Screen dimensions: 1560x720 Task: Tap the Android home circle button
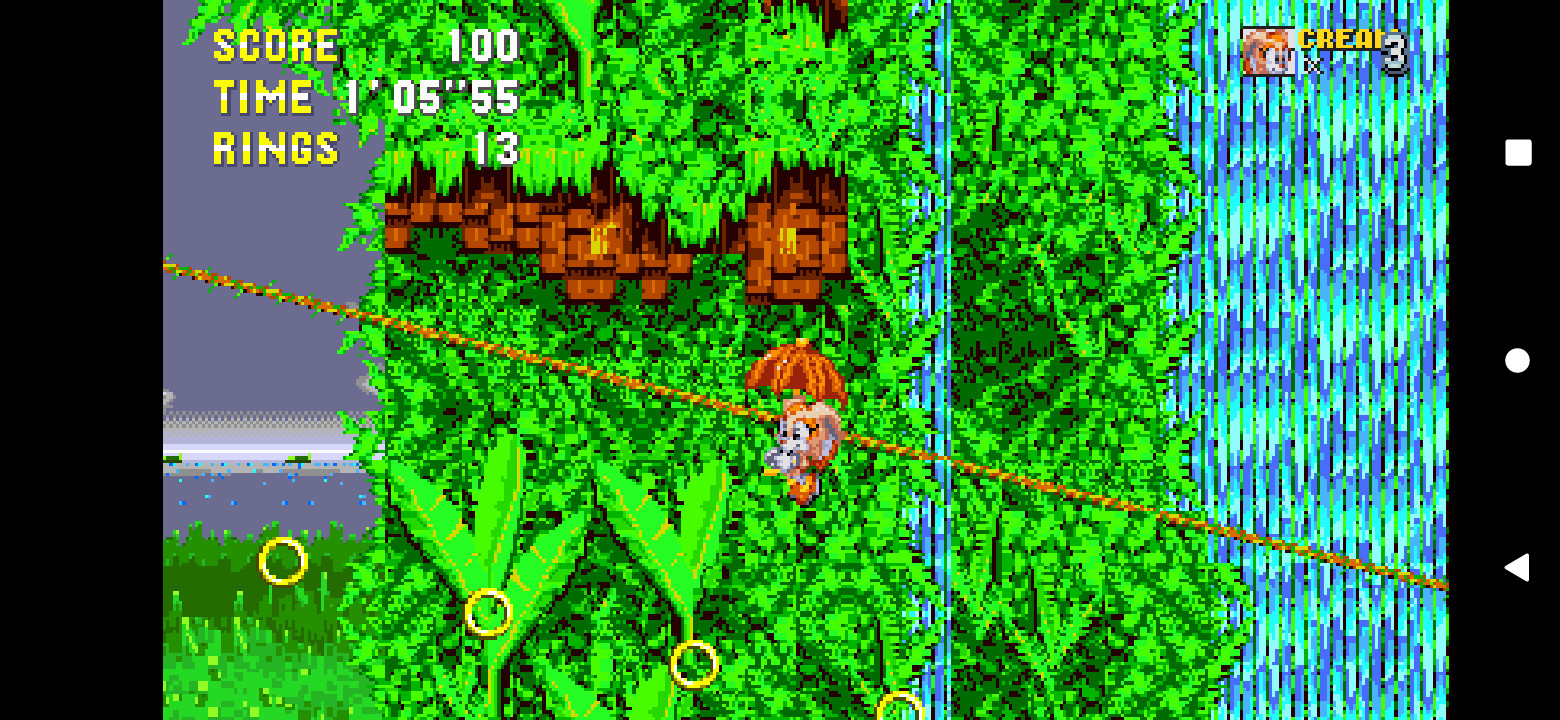[x=1516, y=360]
